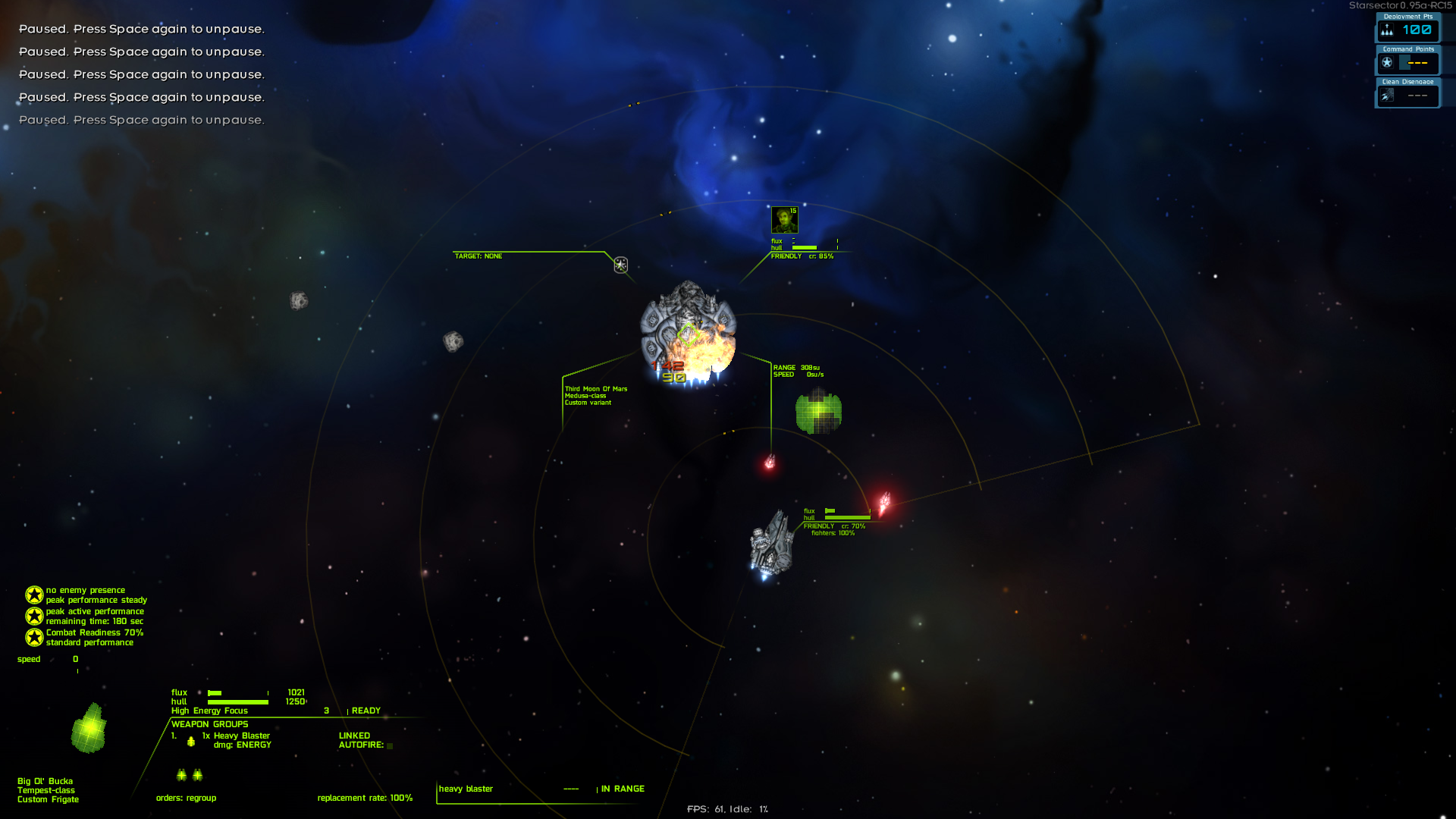Screen dimensions: 1456x819
Task: Select the Clean Disengage indicator
Action: pyautogui.click(x=1407, y=95)
